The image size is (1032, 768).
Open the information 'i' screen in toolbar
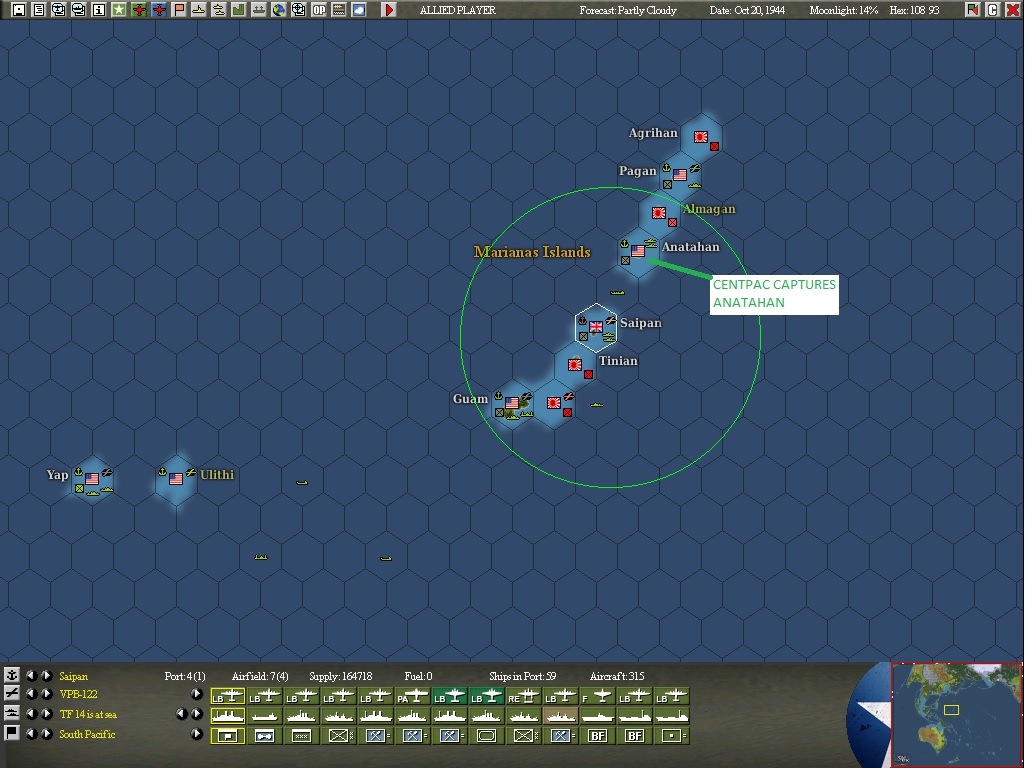98,10
